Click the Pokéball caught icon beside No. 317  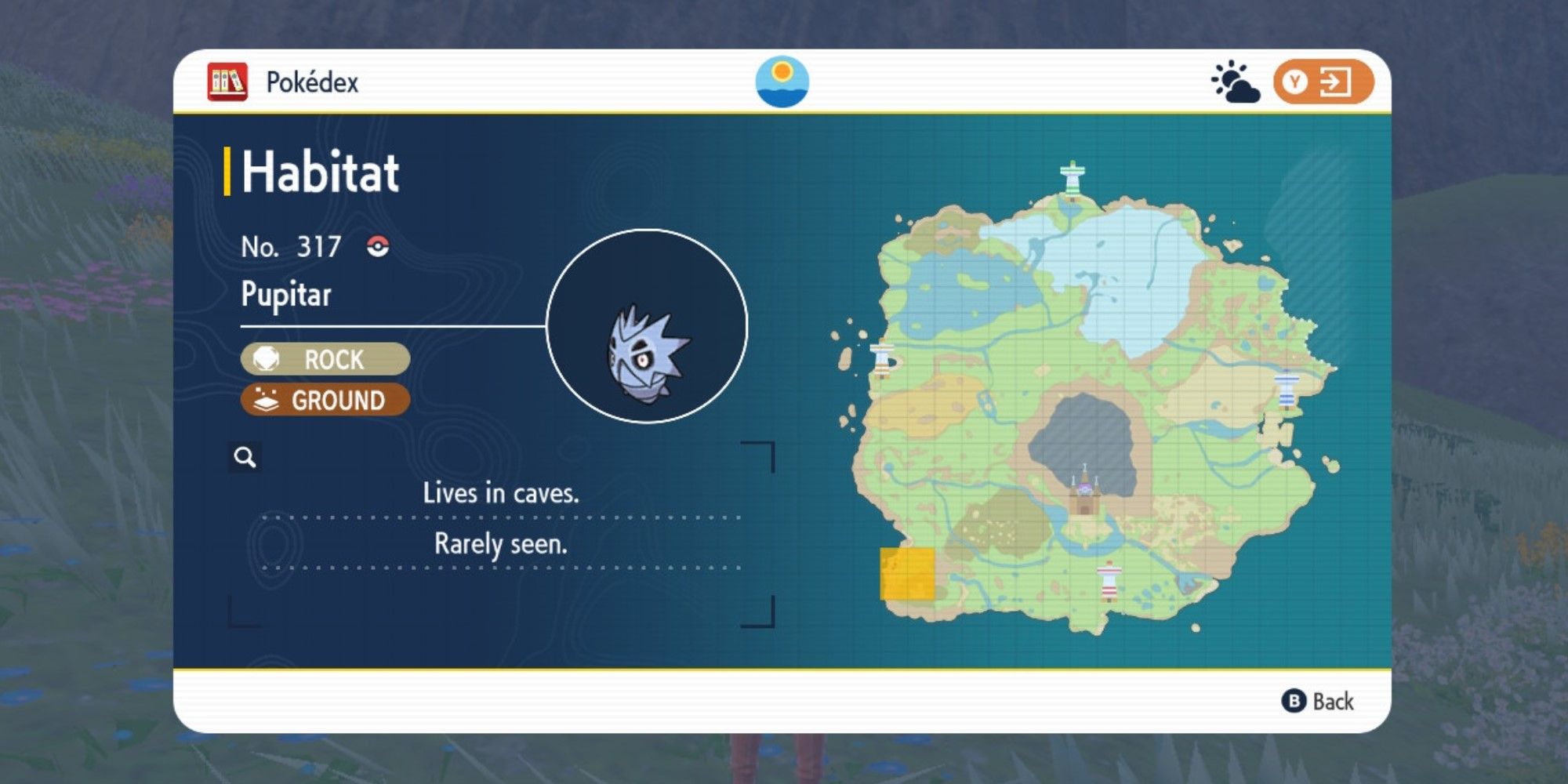[379, 246]
